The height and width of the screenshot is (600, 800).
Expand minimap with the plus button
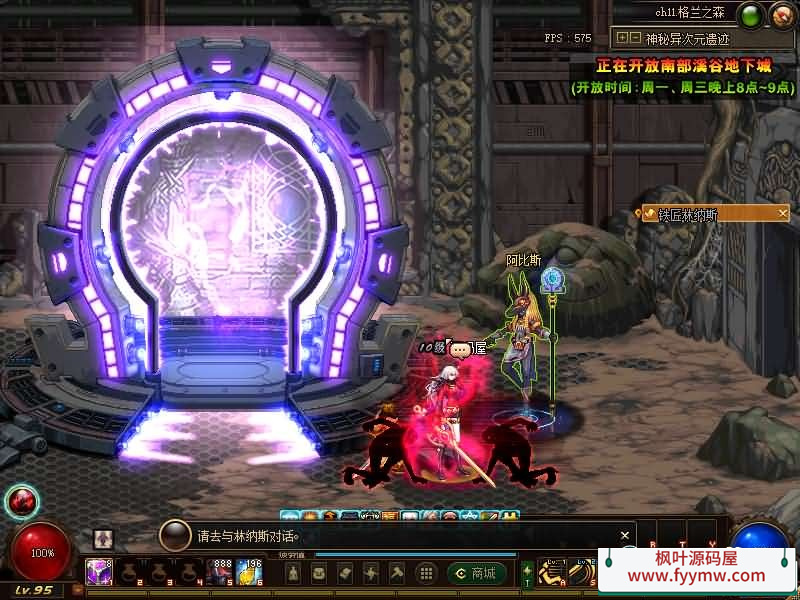(x=622, y=38)
